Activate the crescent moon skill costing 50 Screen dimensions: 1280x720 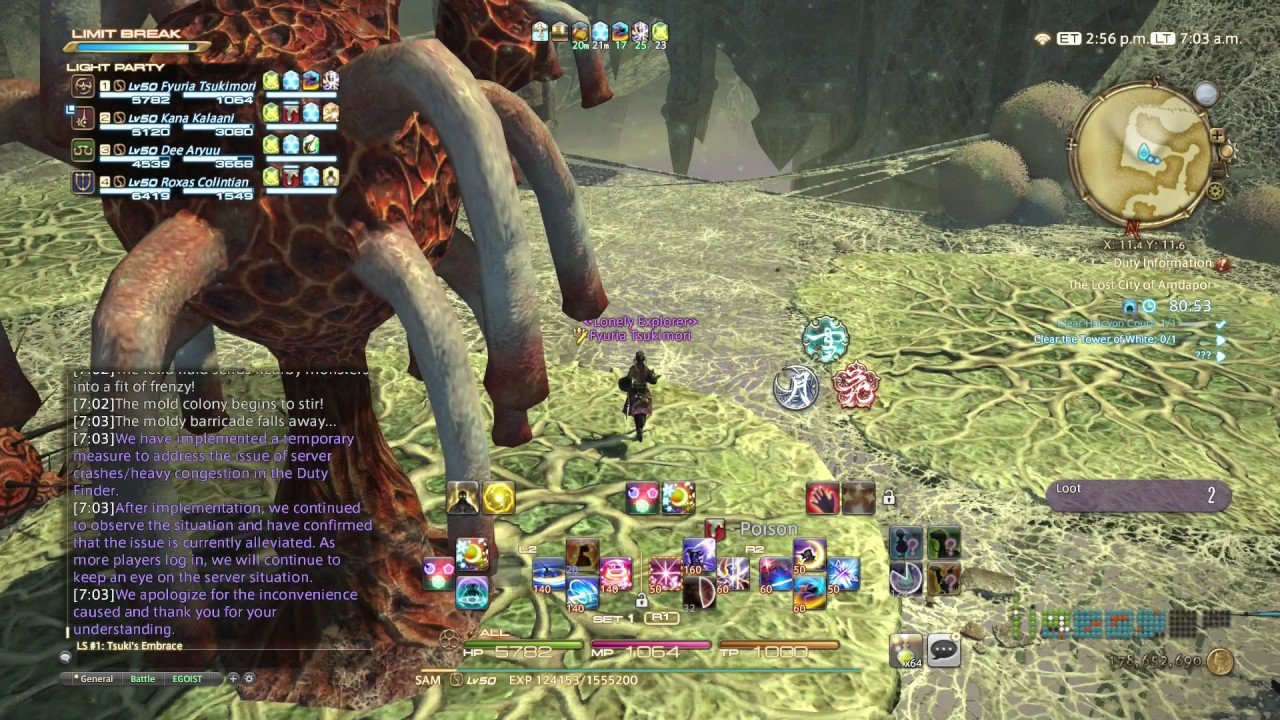point(808,553)
